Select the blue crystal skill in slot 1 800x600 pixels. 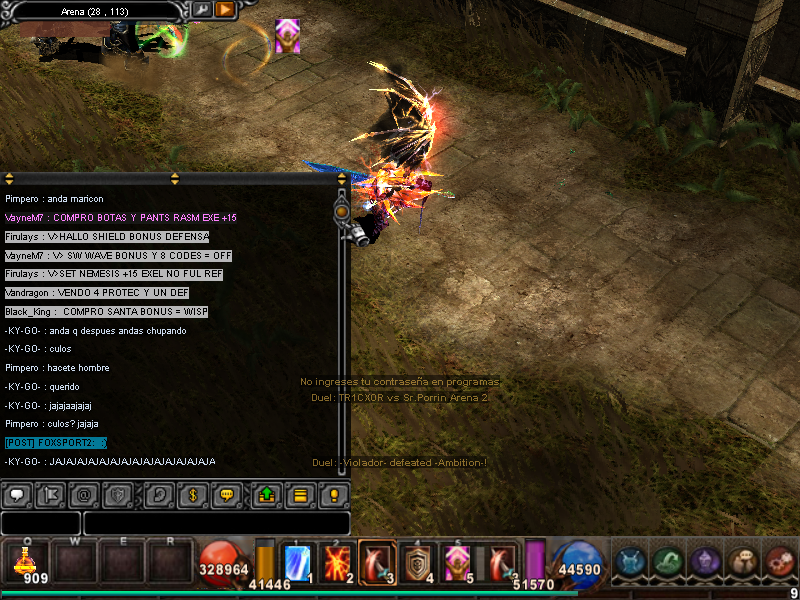coord(299,562)
